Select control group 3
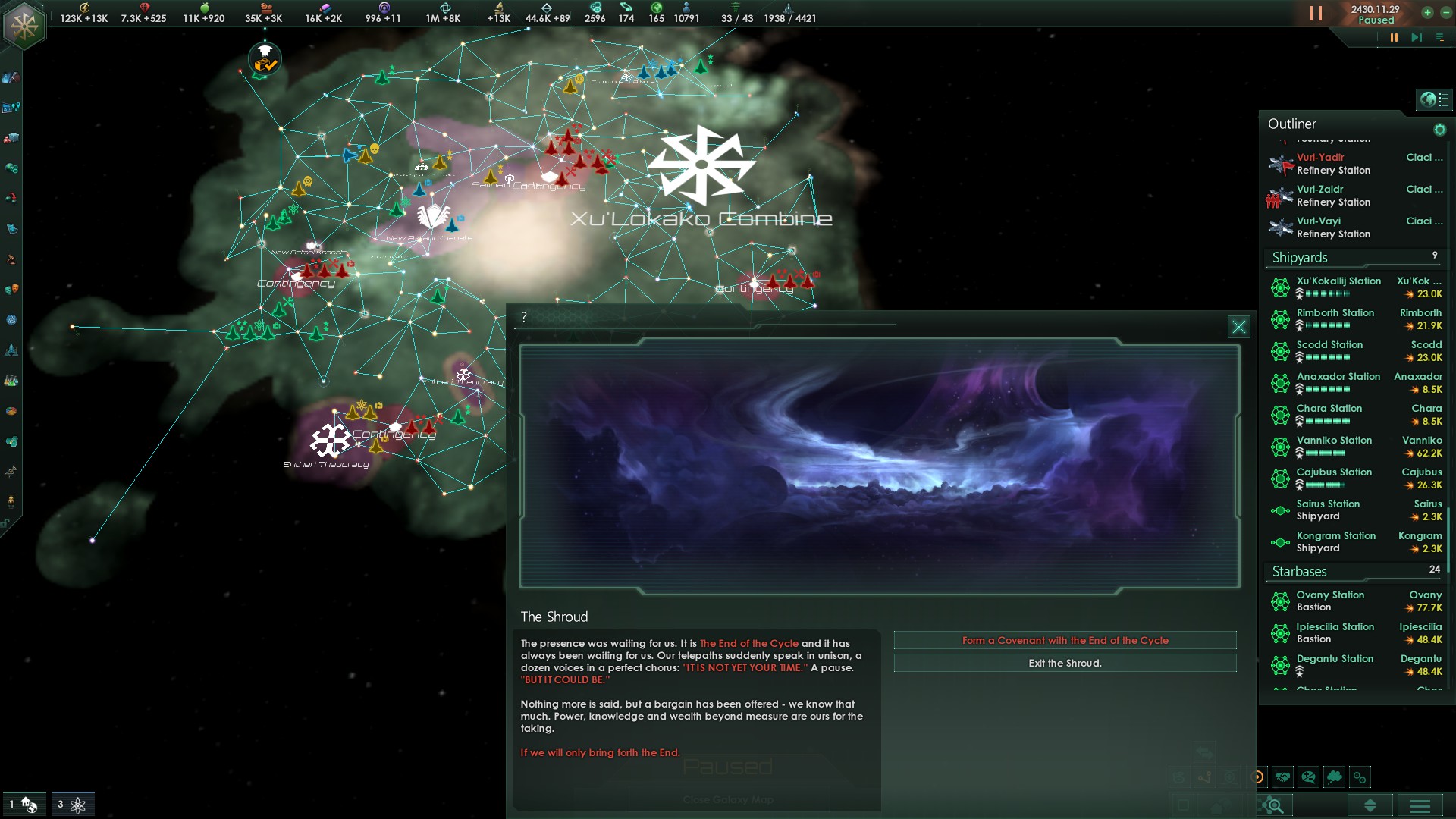The image size is (1456, 819). point(73,805)
